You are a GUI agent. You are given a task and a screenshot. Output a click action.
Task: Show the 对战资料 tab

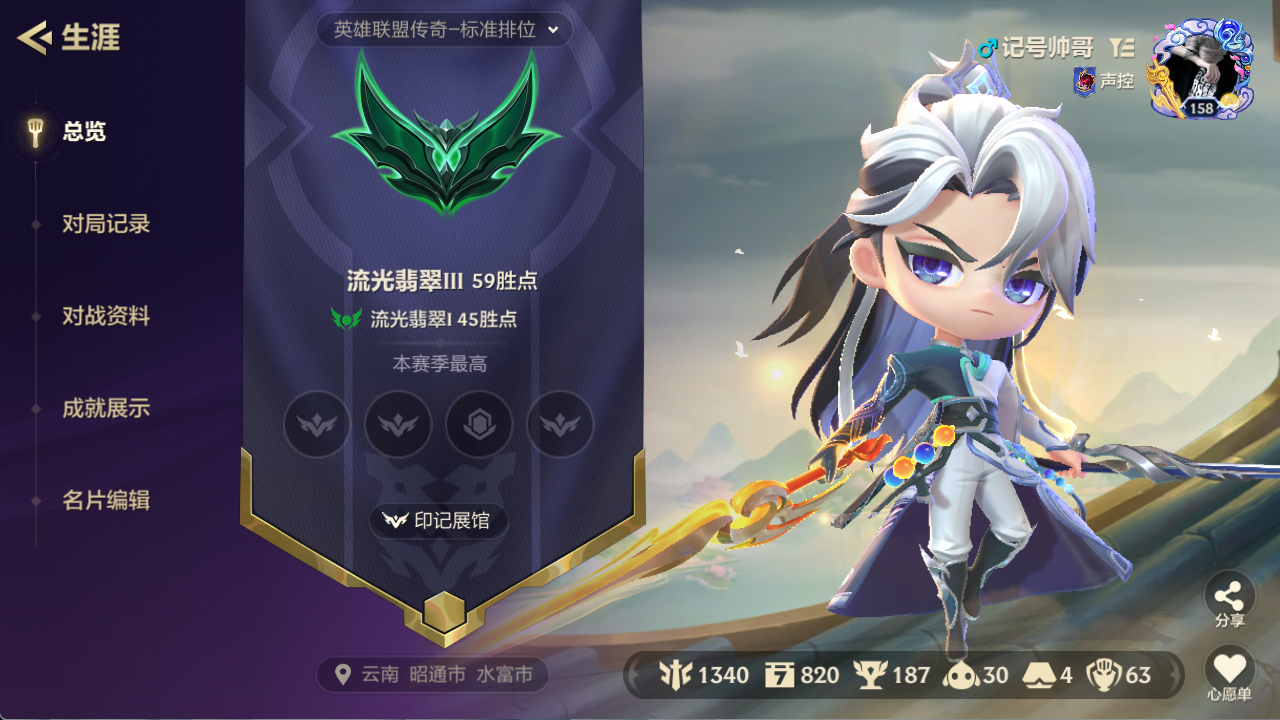pyautogui.click(x=106, y=316)
